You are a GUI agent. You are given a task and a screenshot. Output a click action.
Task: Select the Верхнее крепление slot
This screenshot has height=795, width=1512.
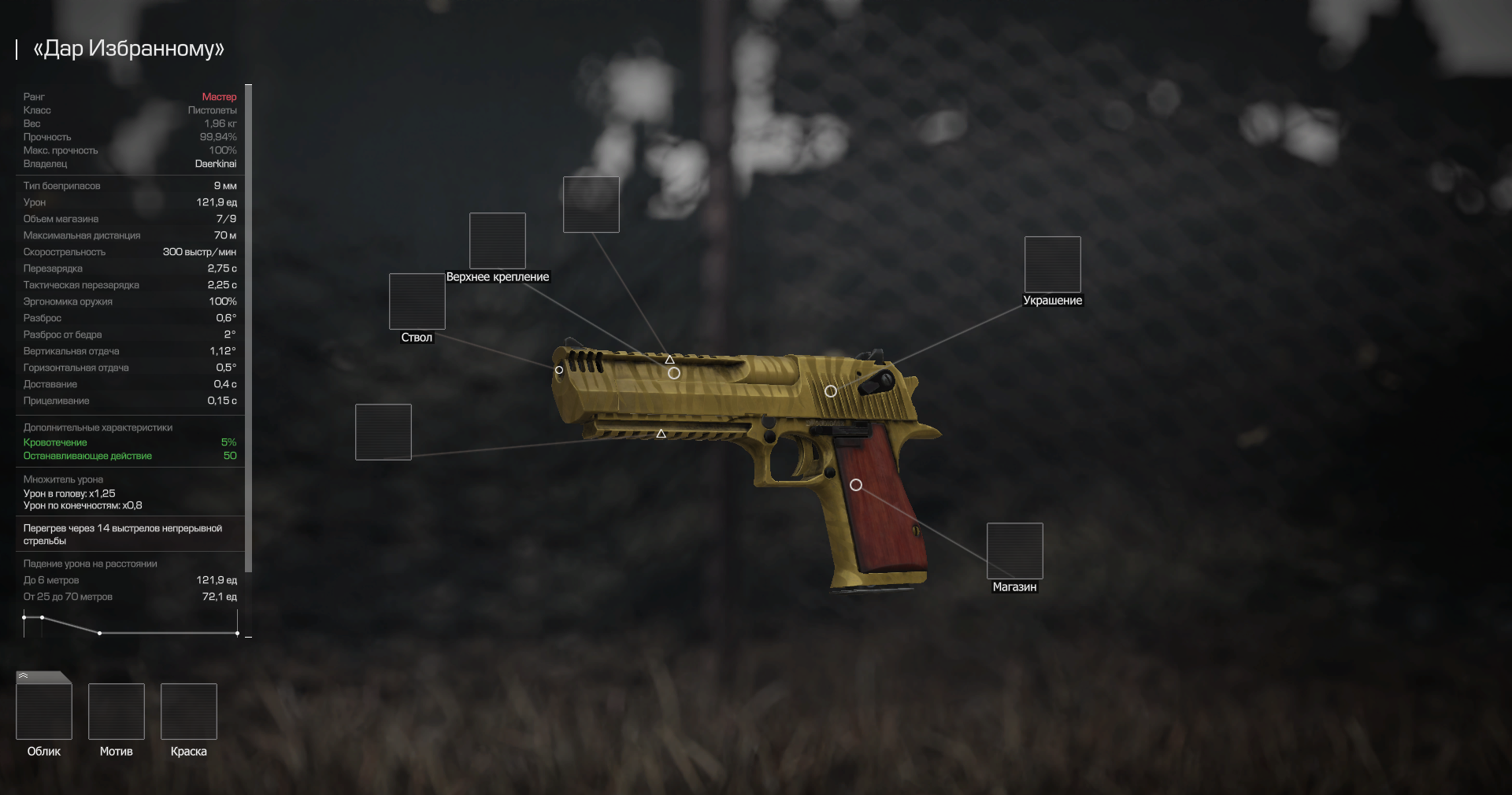tap(497, 241)
